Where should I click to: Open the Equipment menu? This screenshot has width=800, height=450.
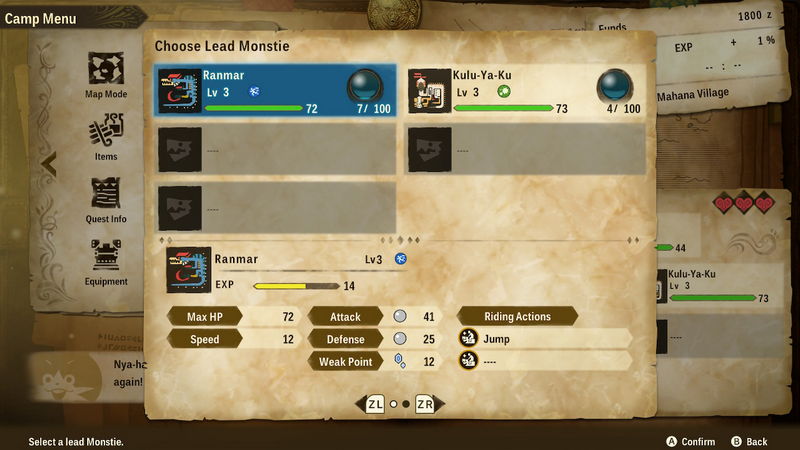click(x=105, y=262)
